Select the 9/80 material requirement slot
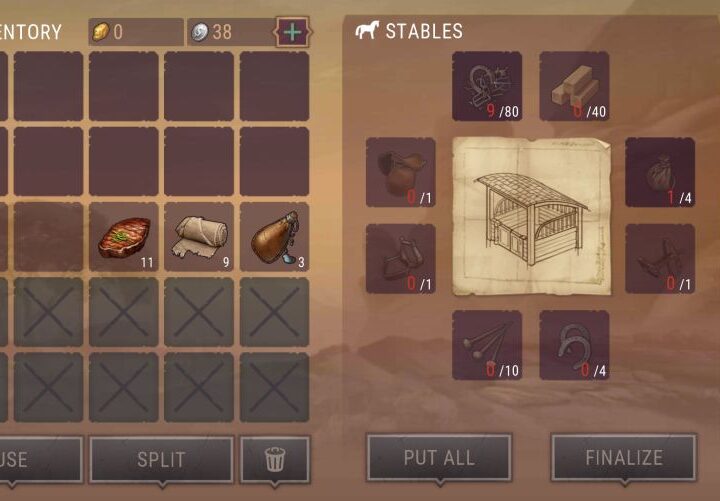The height and width of the screenshot is (501, 720). click(486, 86)
